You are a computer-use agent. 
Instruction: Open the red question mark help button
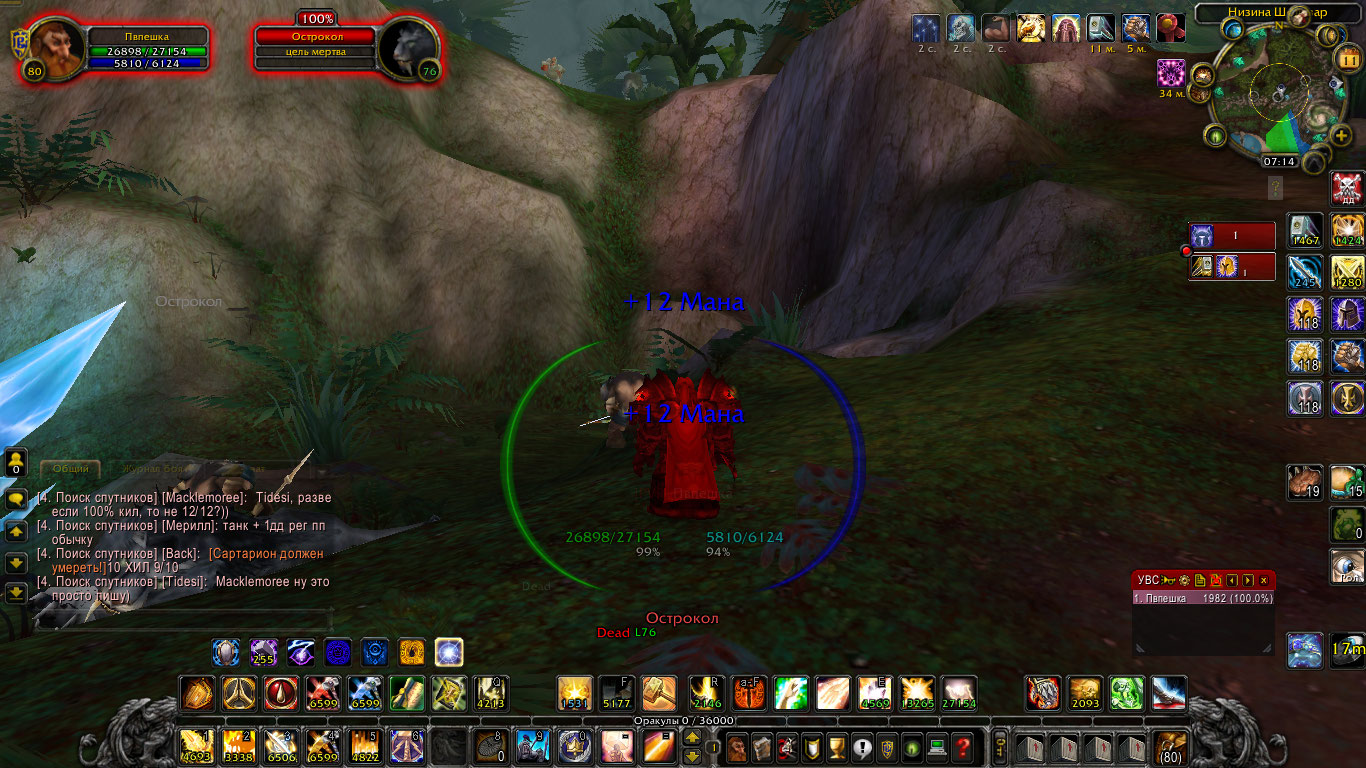click(962, 747)
